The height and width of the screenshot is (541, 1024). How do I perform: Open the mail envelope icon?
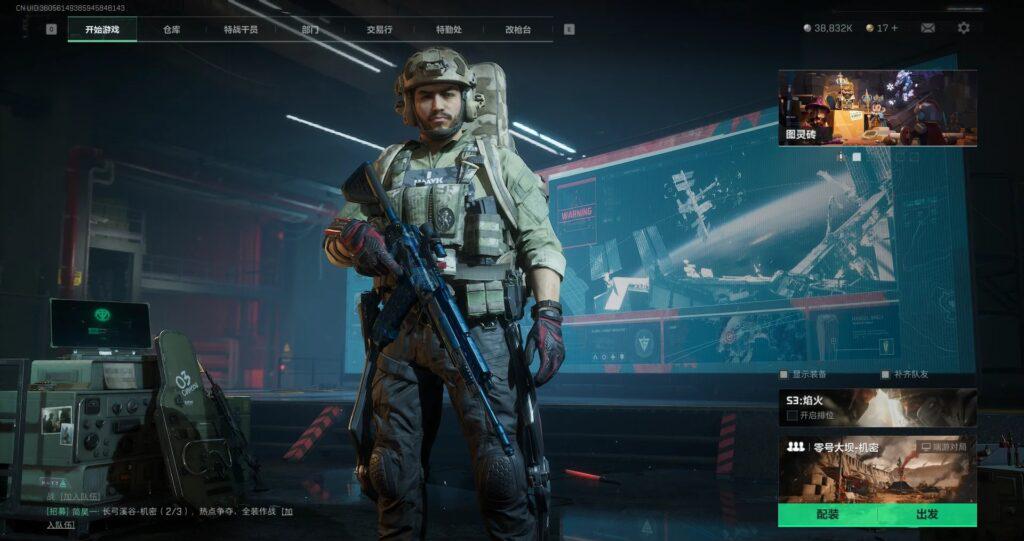(928, 28)
